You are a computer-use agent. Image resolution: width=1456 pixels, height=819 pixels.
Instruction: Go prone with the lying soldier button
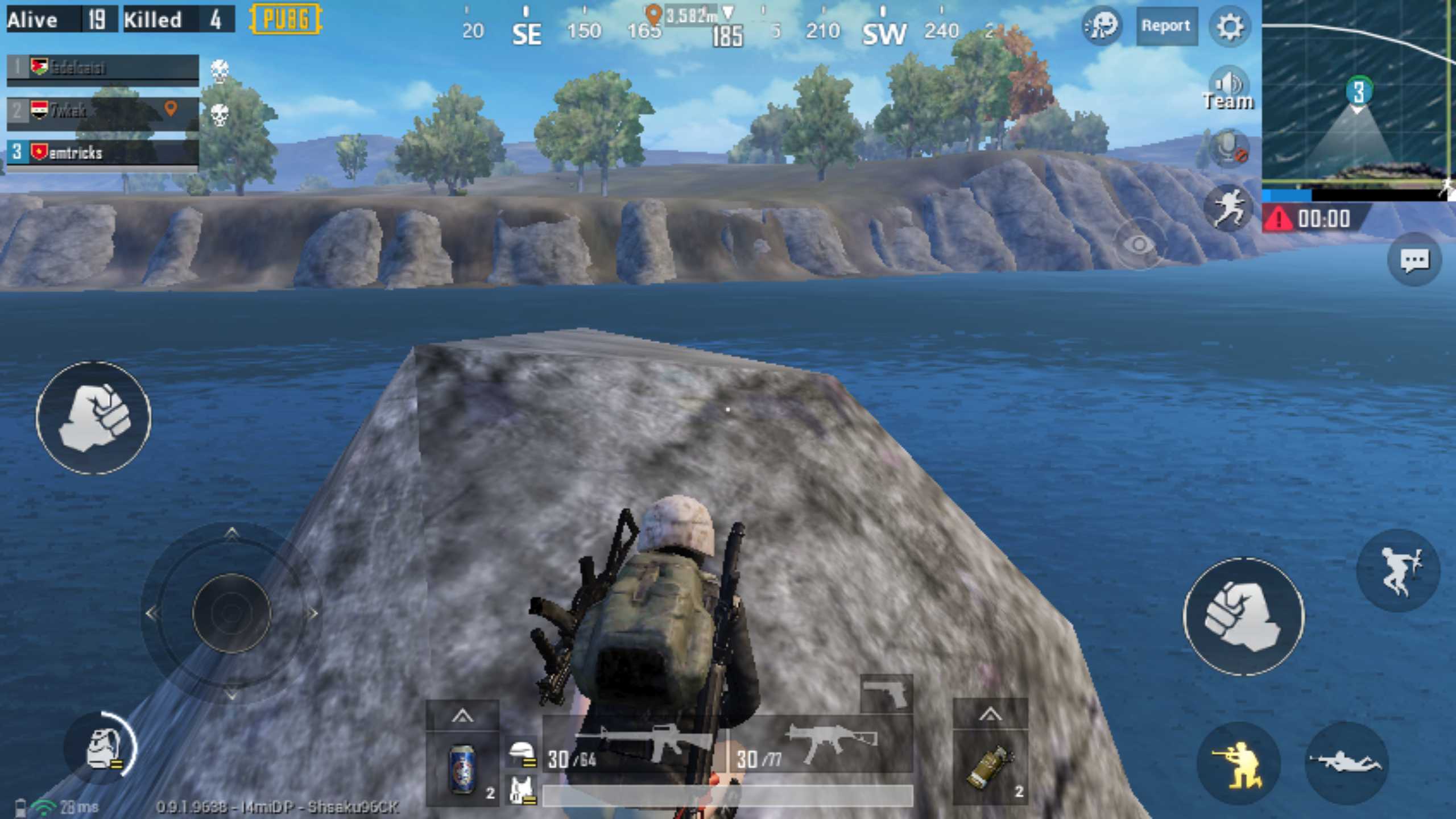[x=1346, y=763]
